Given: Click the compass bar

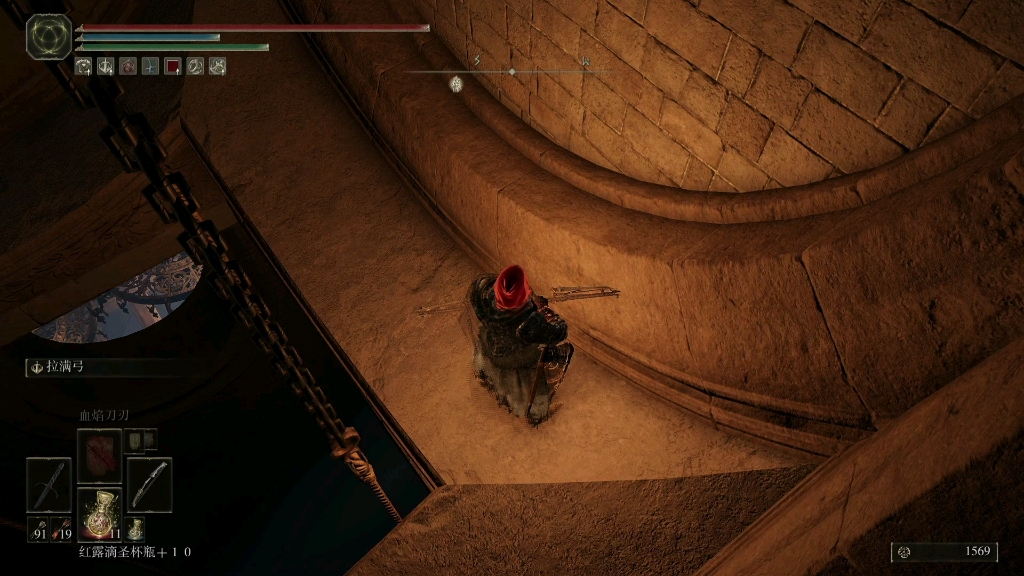Looking at the screenshot, I should tap(512, 72).
